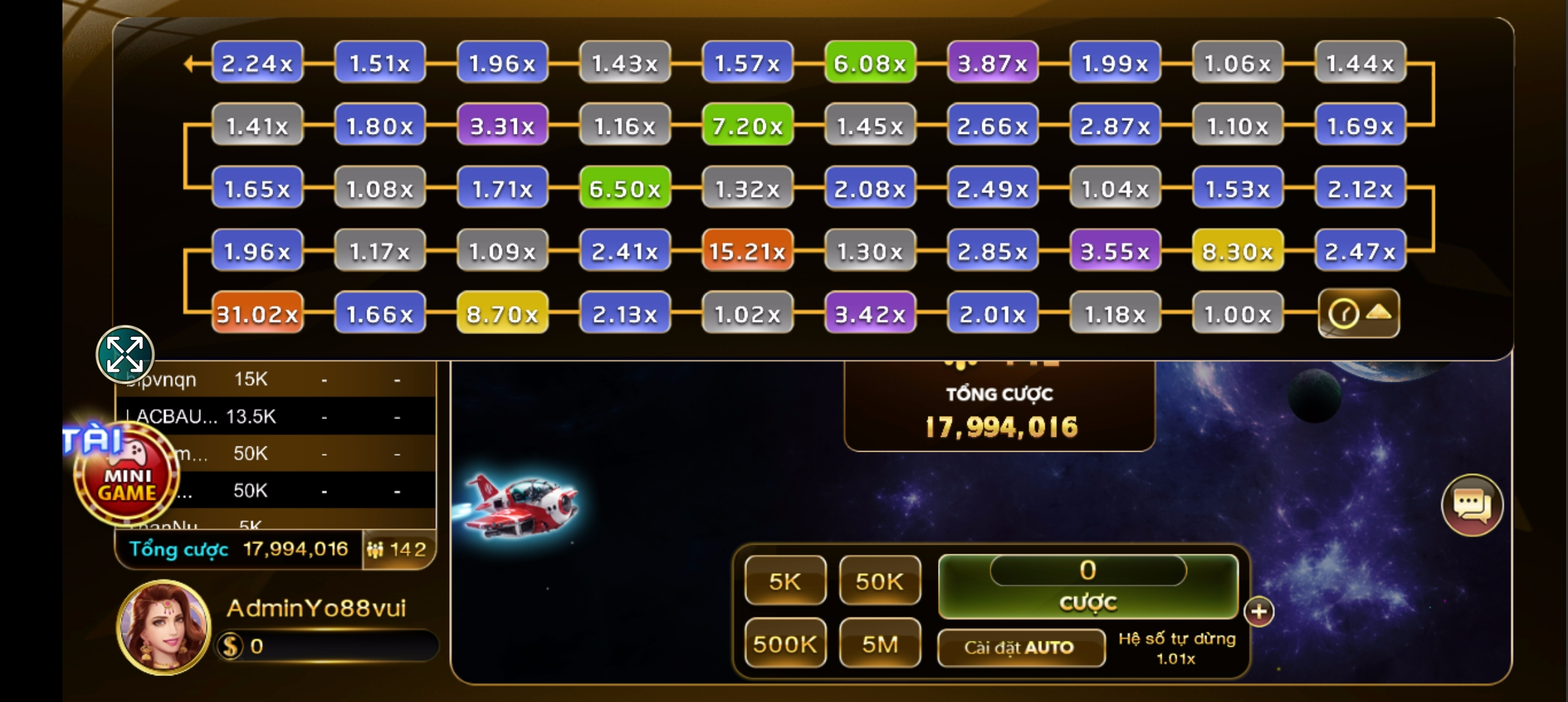The height and width of the screenshot is (702, 1568).
Task: Open the Mini Game badge
Action: coord(126,481)
